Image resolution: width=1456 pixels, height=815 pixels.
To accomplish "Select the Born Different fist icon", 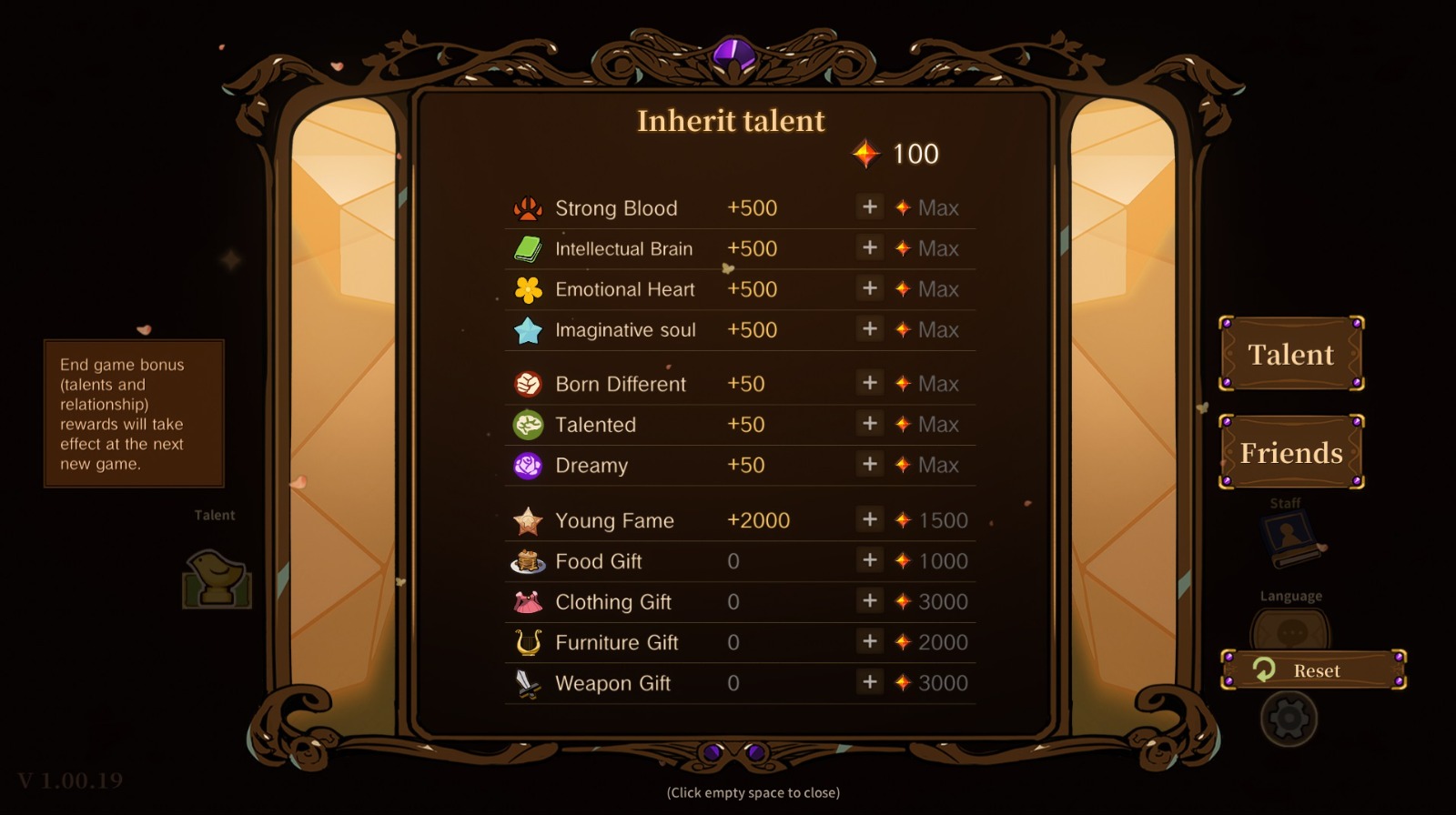I will pyautogui.click(x=526, y=383).
